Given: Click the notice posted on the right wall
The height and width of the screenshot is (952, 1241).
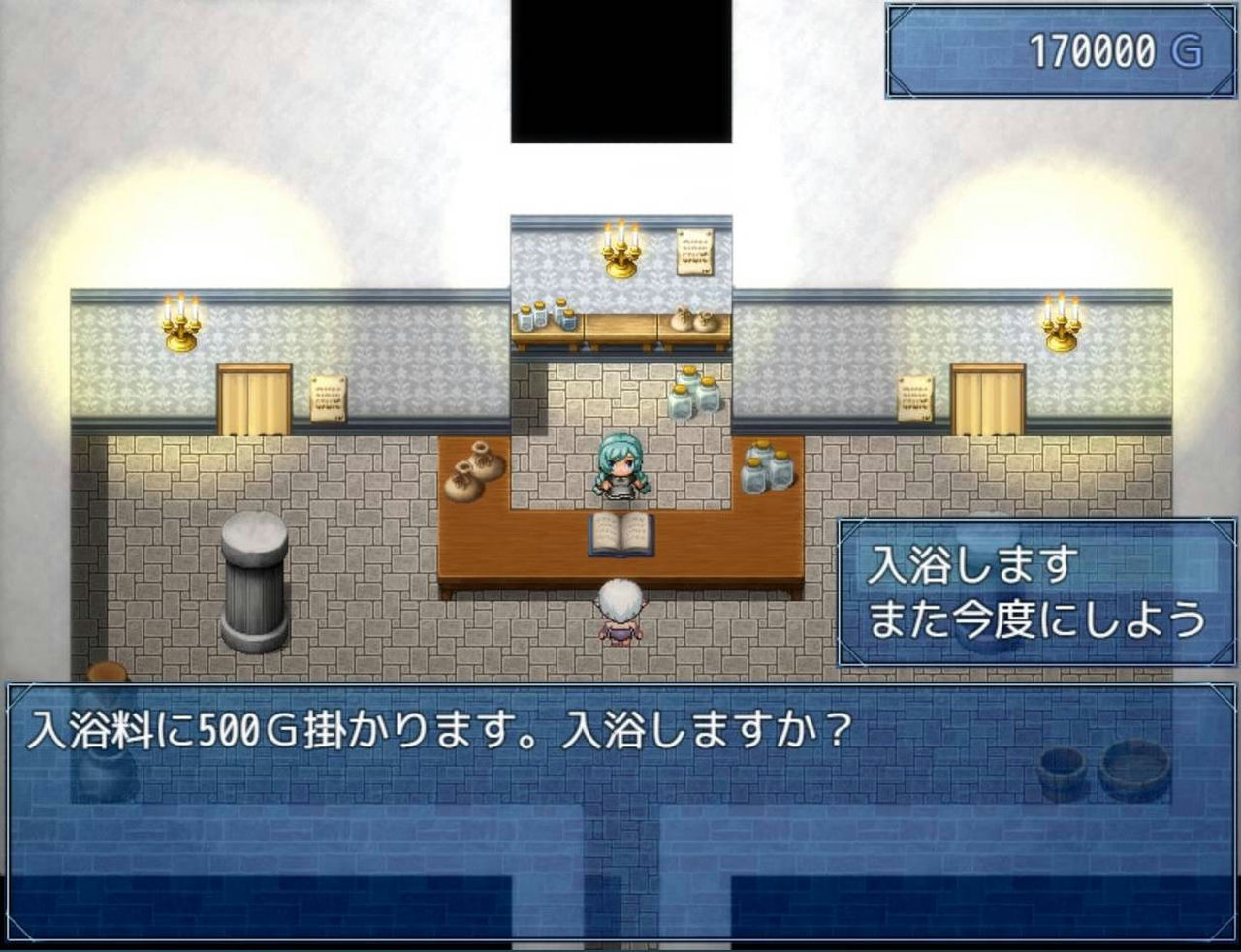Looking at the screenshot, I should point(915,397).
